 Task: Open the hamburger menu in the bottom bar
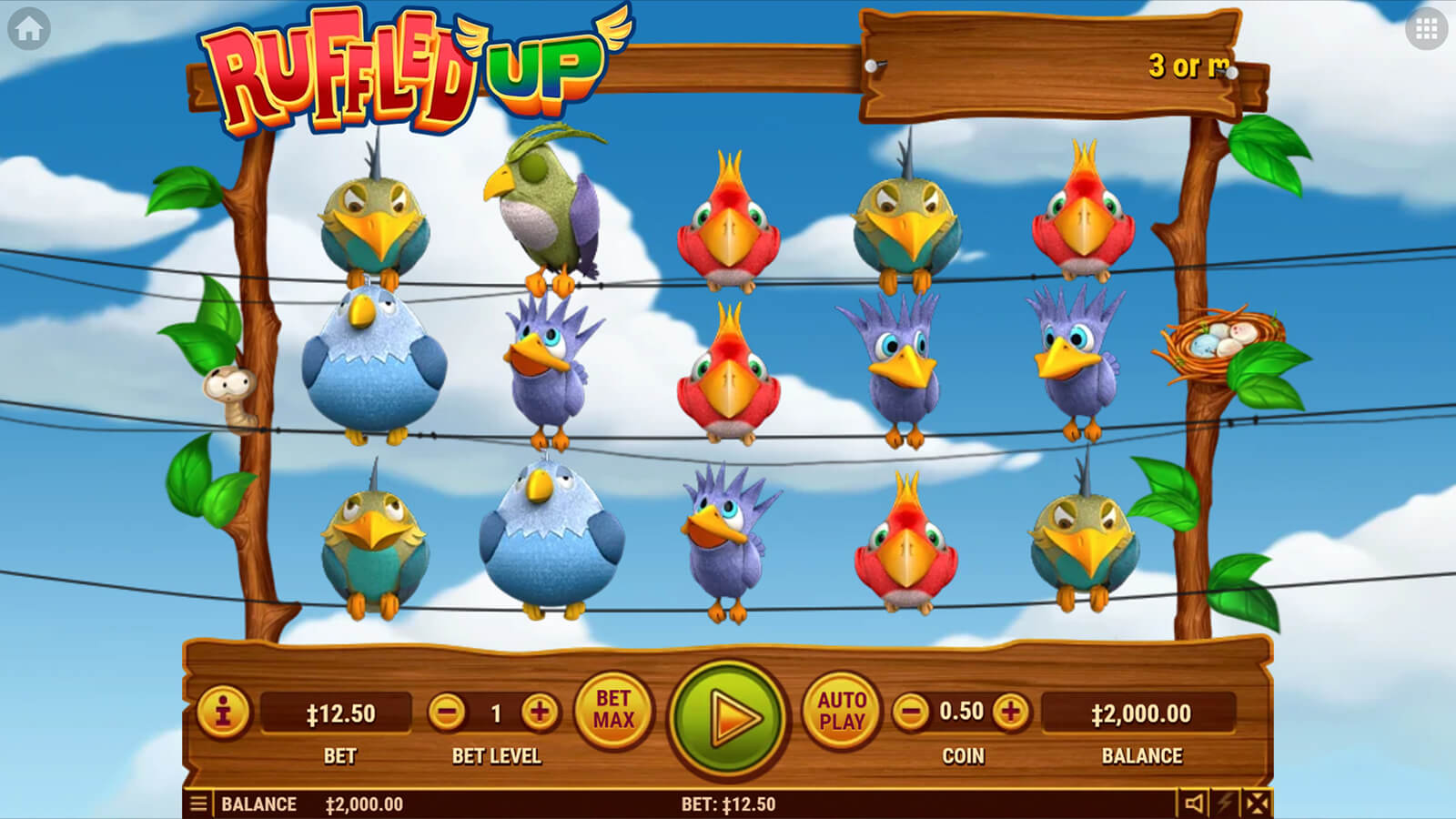[198, 804]
